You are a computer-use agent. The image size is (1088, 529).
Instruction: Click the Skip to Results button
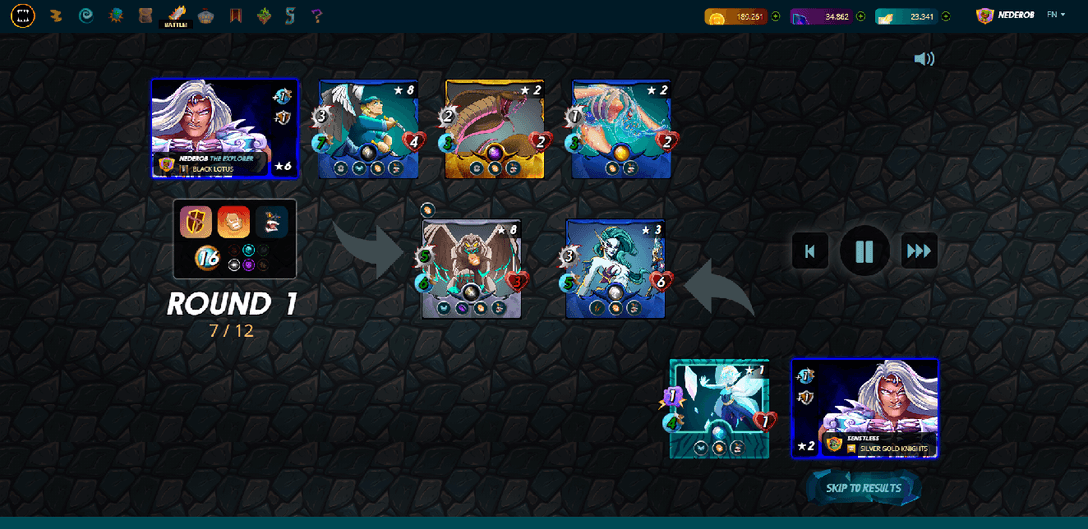863,488
